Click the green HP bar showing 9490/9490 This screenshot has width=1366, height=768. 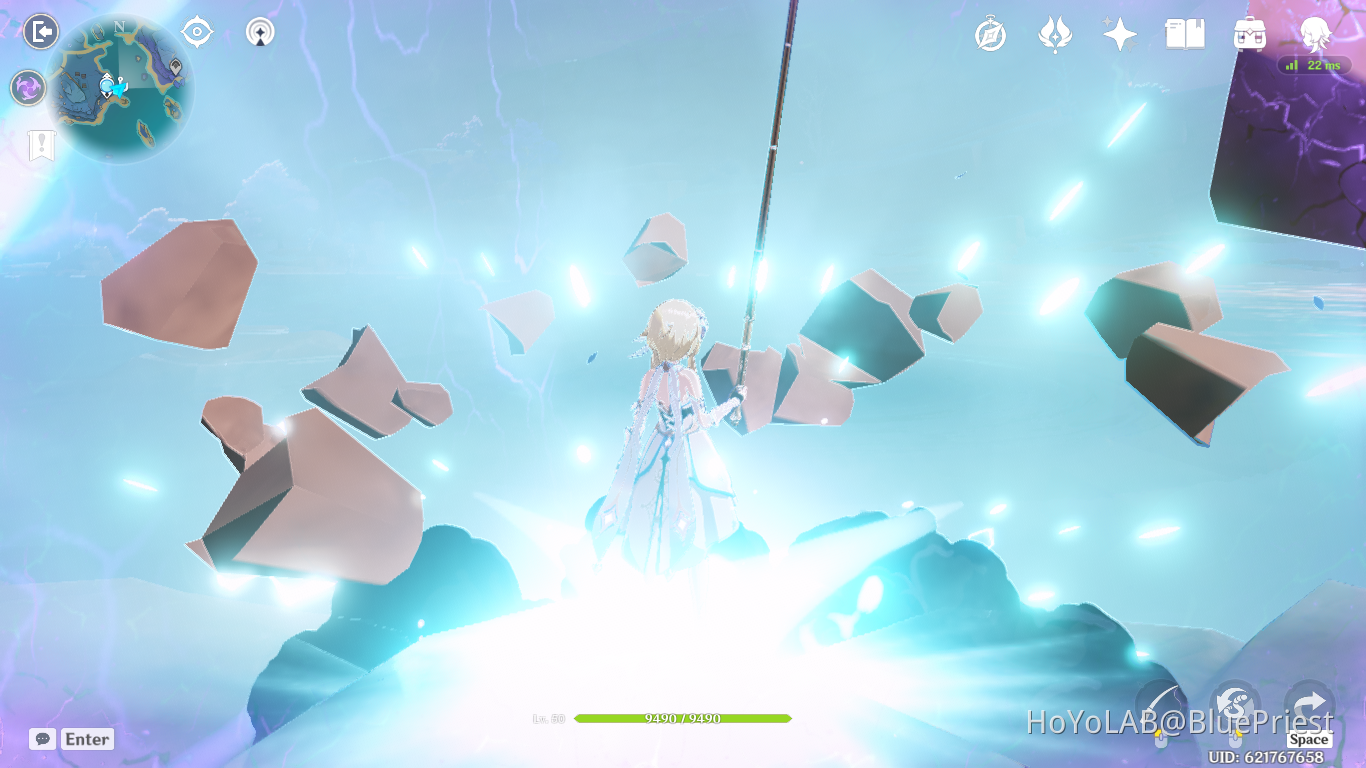(x=685, y=718)
